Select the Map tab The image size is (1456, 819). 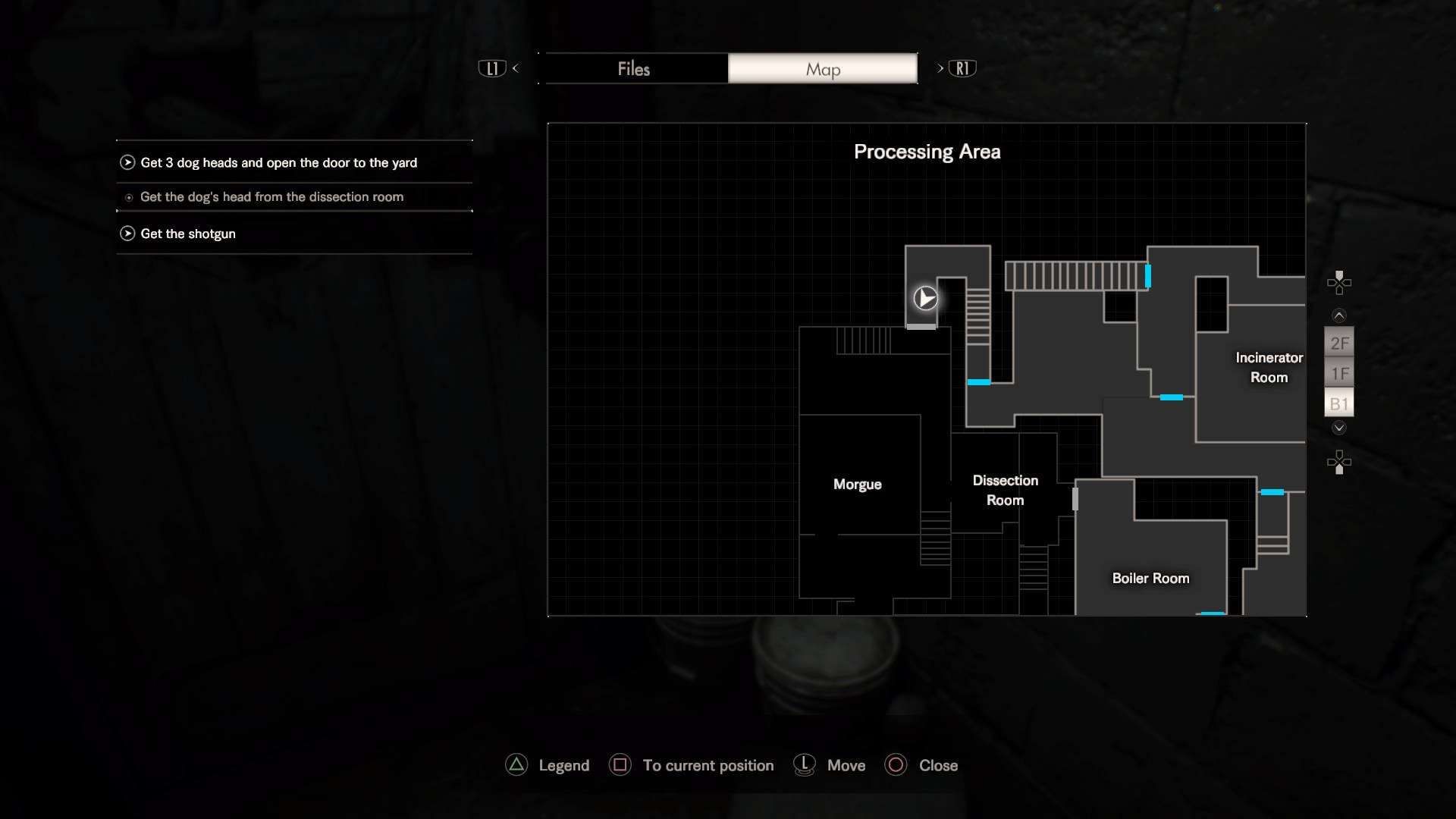(823, 69)
